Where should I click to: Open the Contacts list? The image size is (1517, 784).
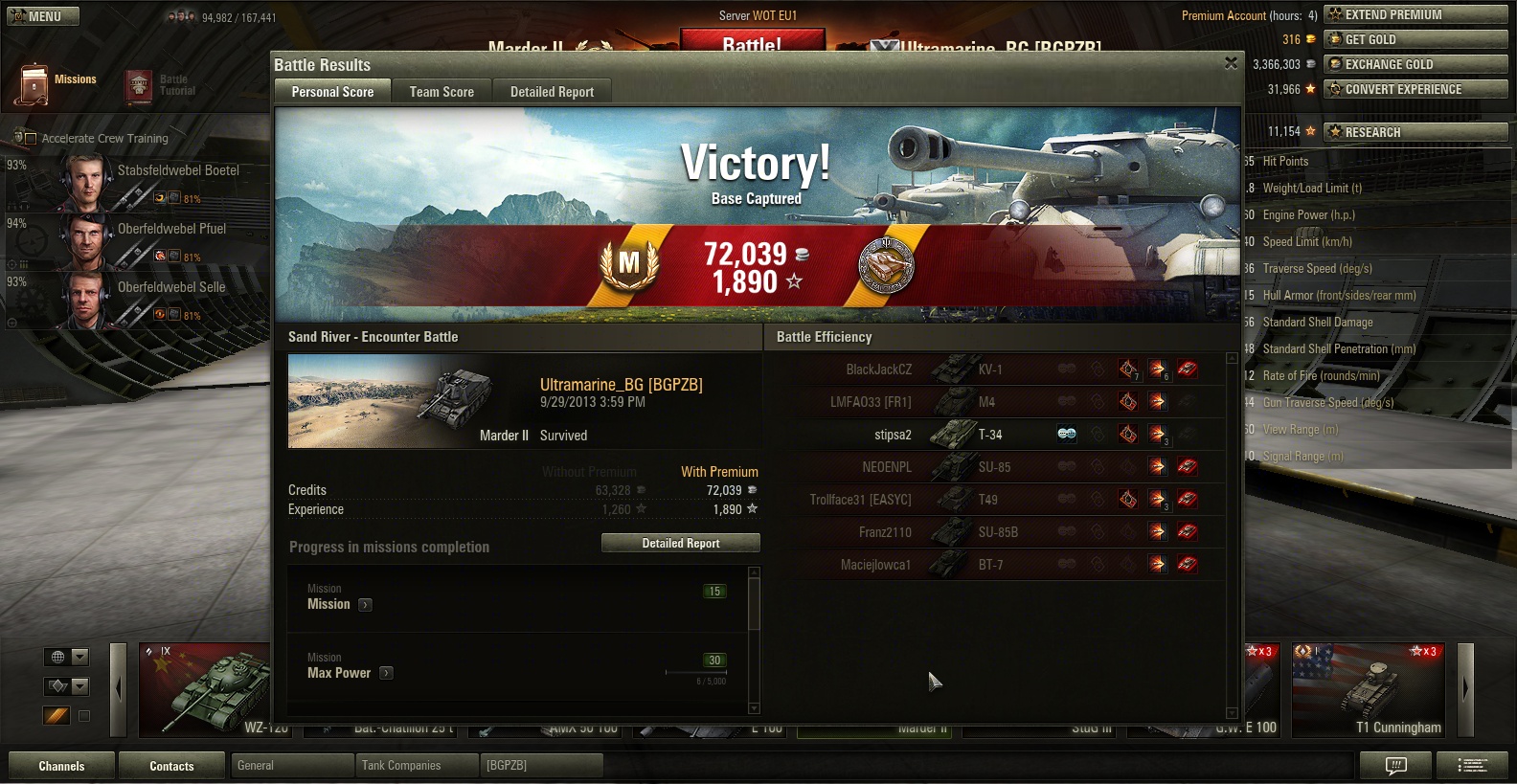[171, 766]
